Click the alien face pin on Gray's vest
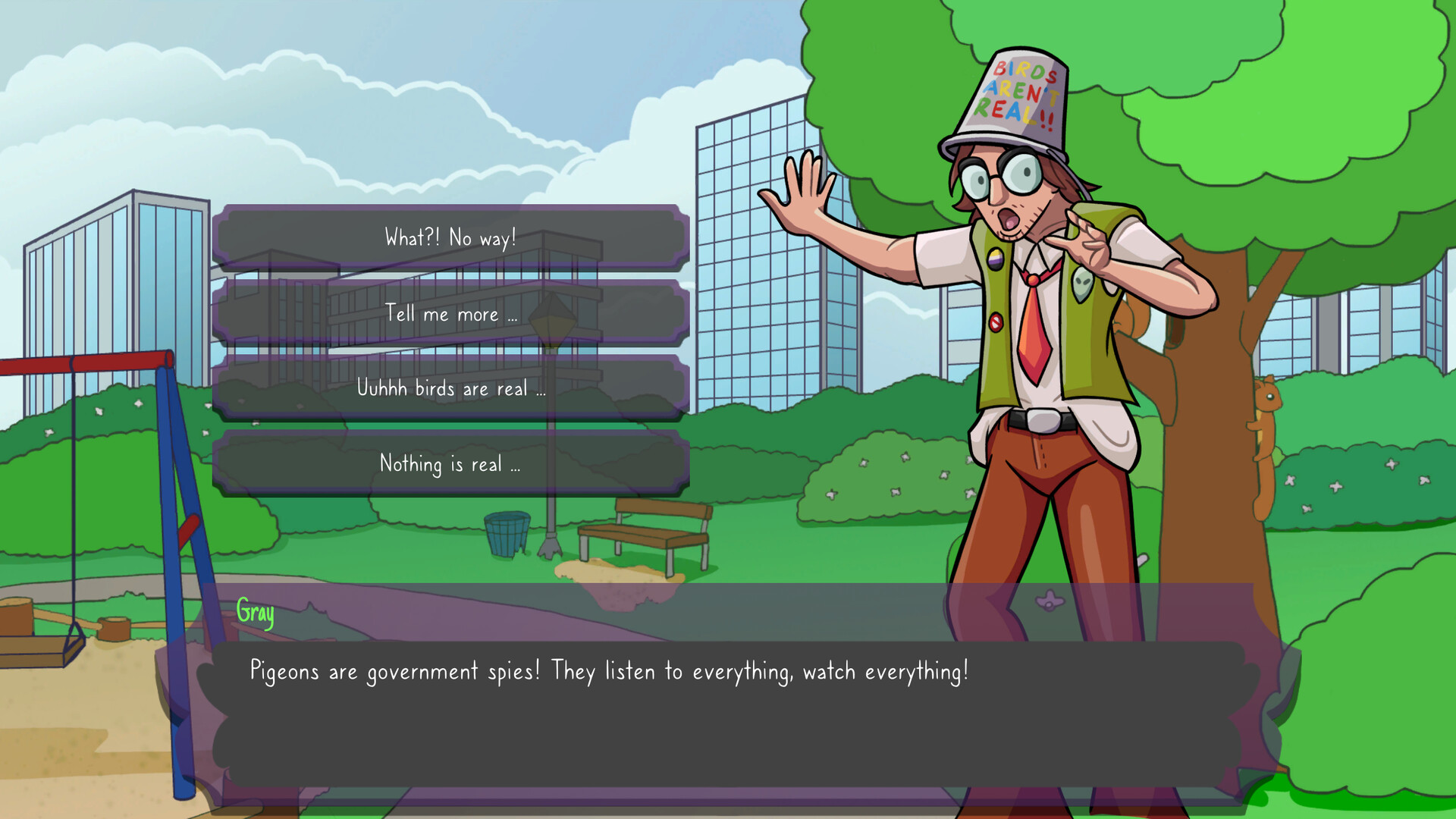The image size is (1456, 819). pos(1082,284)
